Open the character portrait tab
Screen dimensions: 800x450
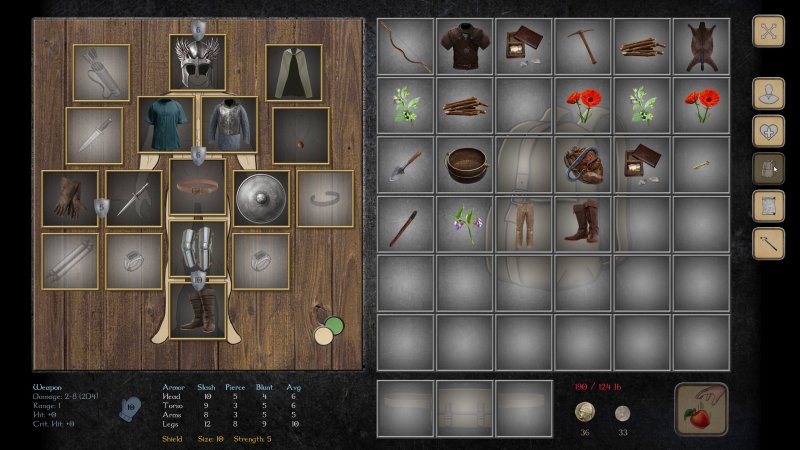(768, 94)
